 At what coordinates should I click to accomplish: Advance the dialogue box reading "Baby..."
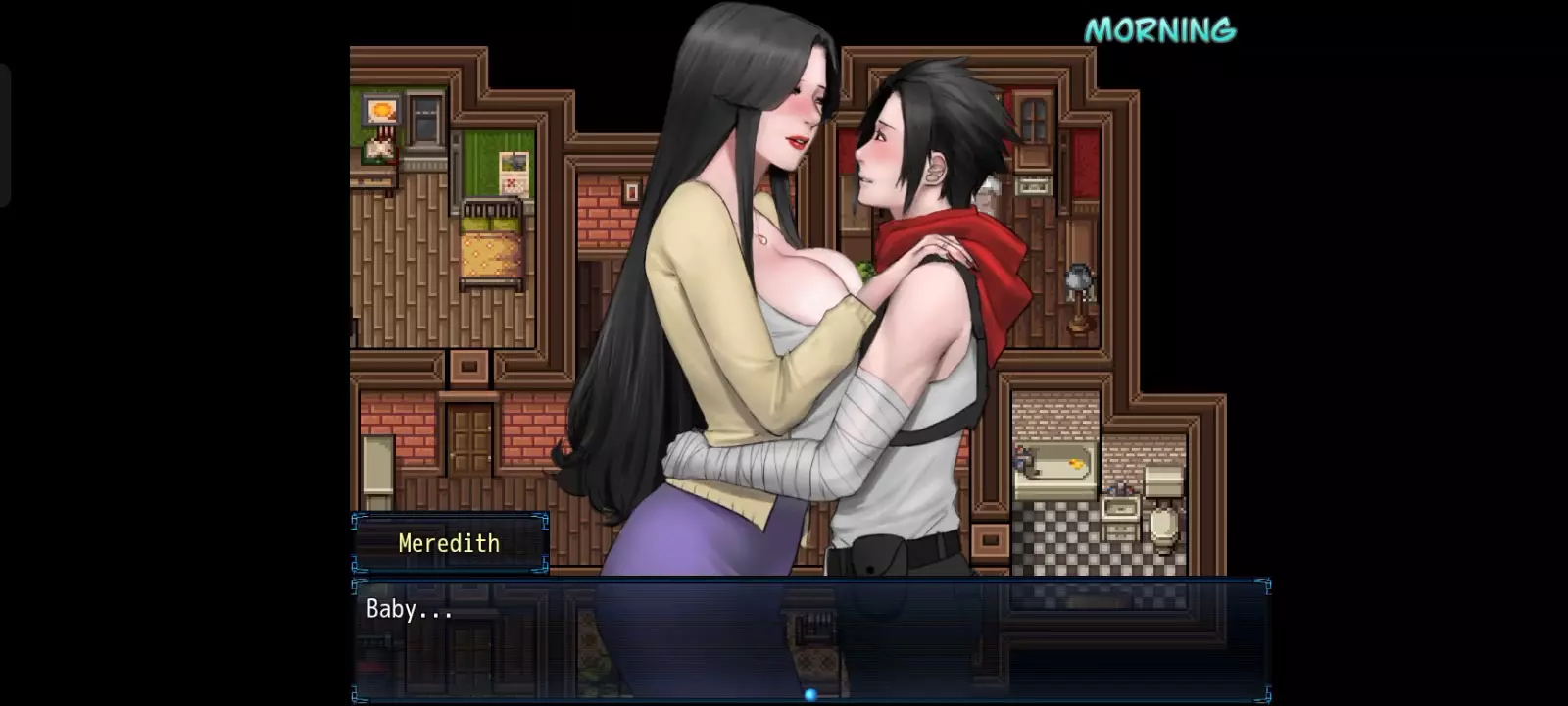810,637
